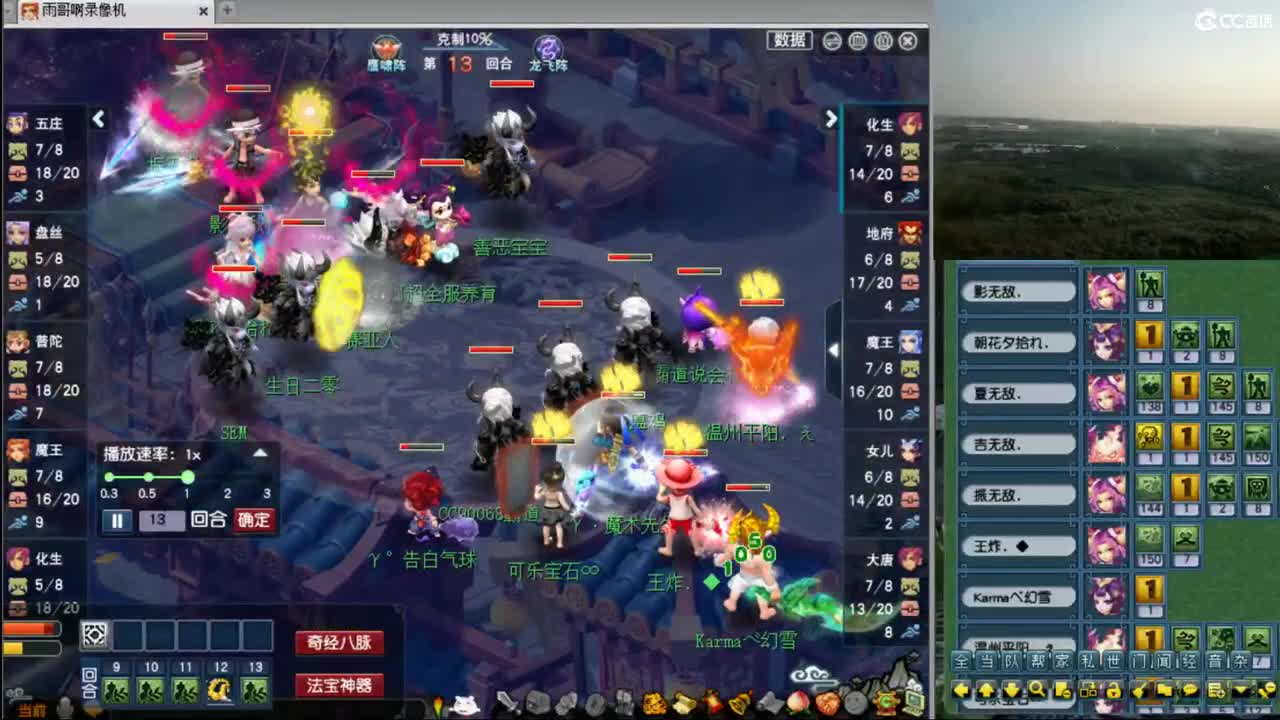
Task: Collapse the right team panel with its side arrow
Action: pyautogui.click(x=833, y=350)
